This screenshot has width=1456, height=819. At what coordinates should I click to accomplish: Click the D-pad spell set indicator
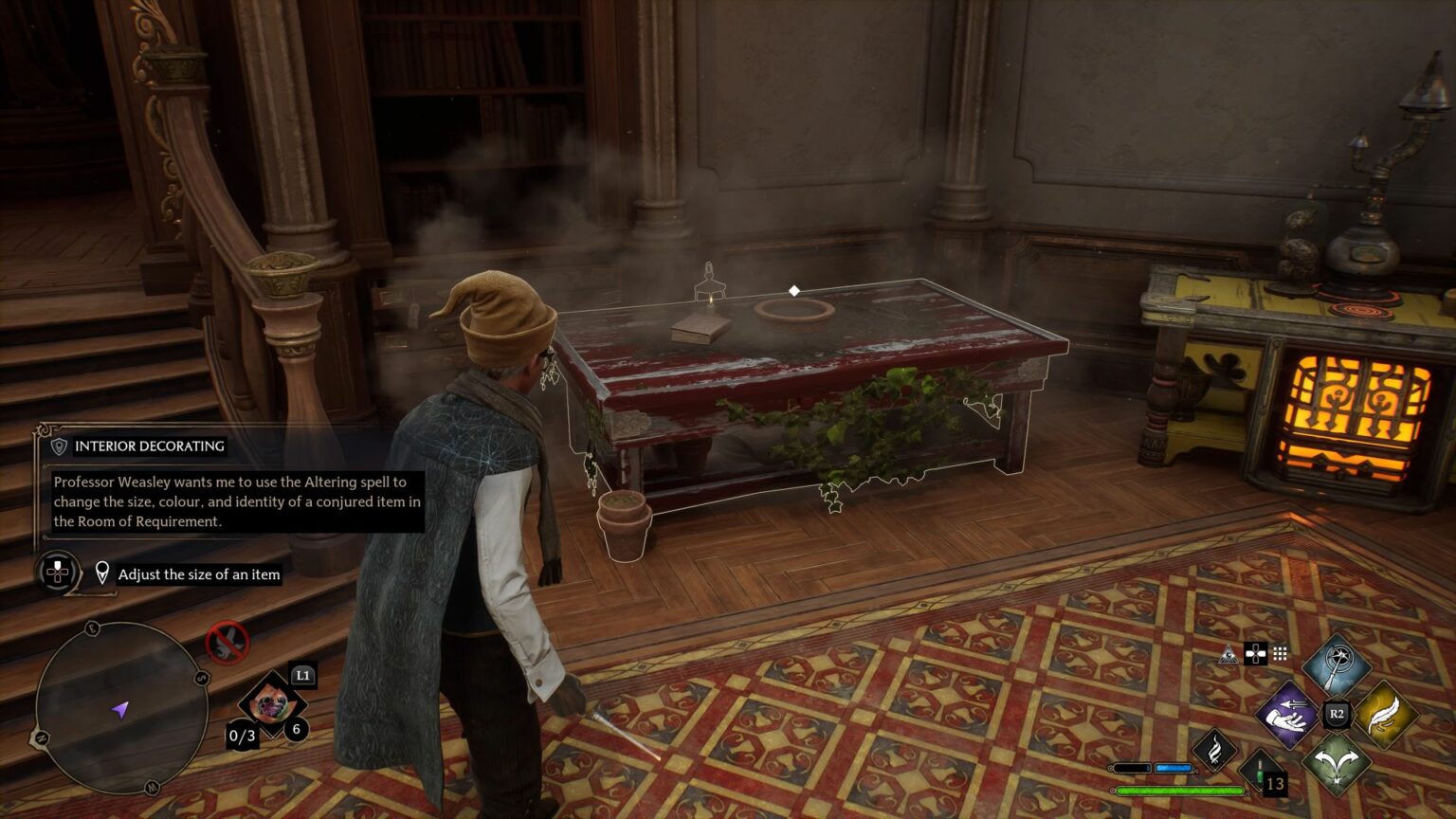[1255, 654]
